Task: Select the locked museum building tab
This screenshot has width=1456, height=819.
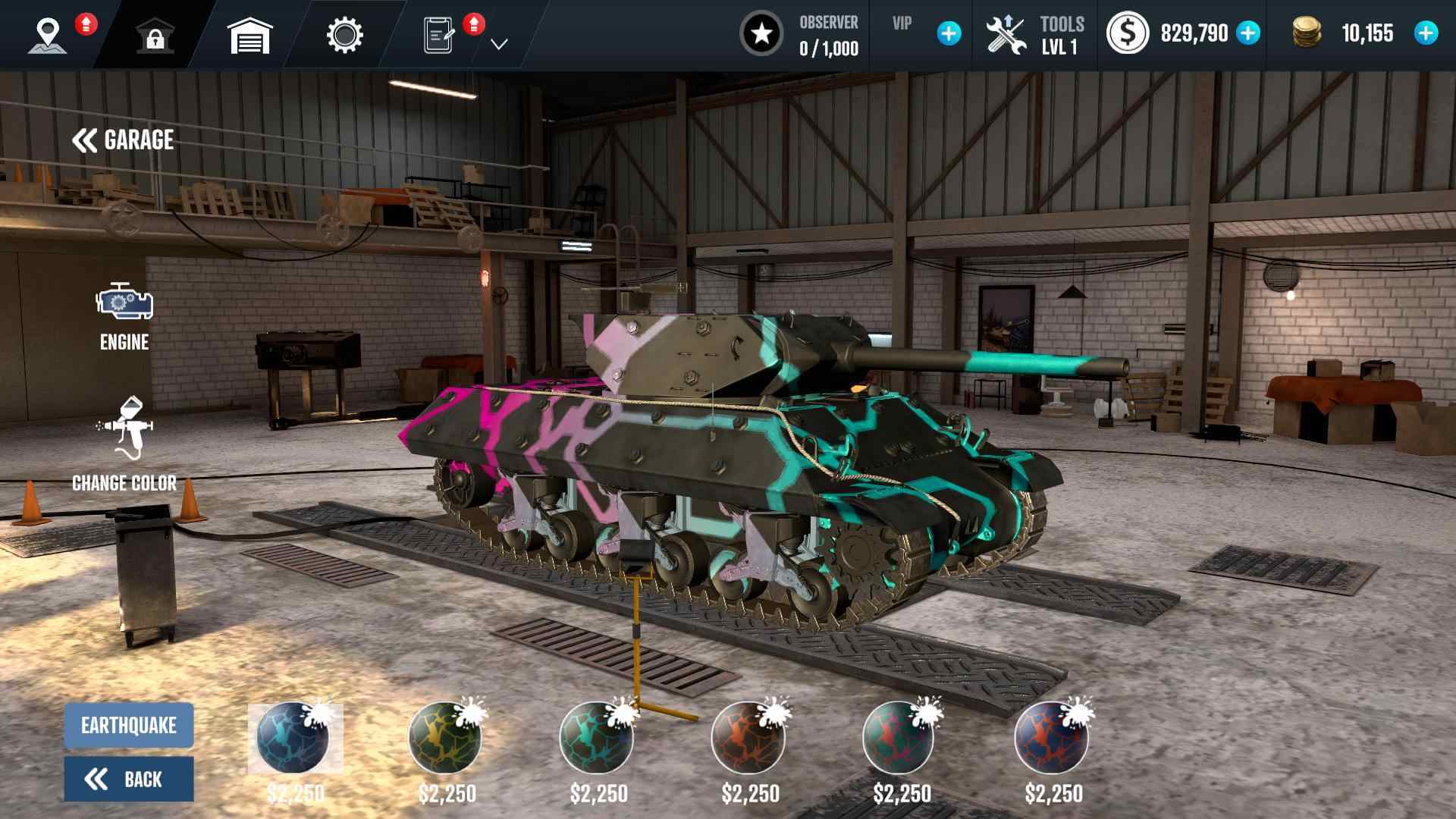Action: (155, 35)
